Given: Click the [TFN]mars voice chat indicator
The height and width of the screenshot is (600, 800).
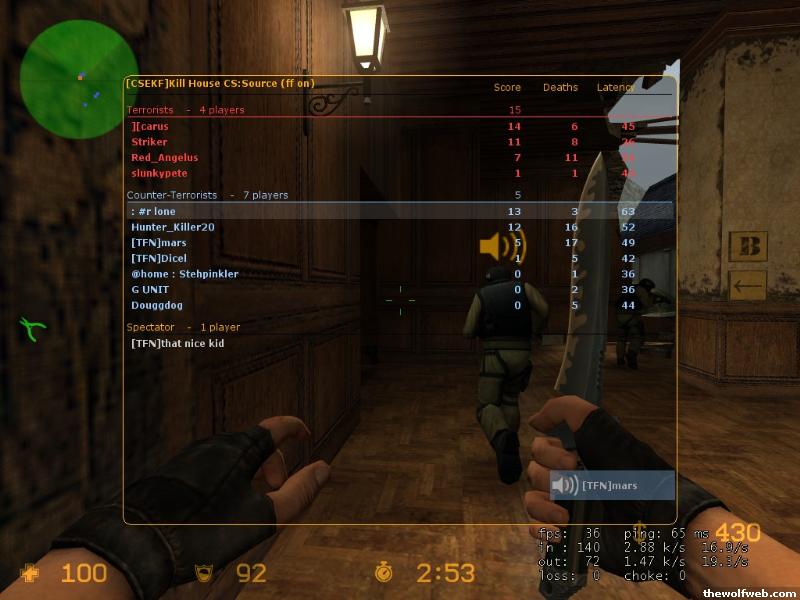Looking at the screenshot, I should (612, 486).
